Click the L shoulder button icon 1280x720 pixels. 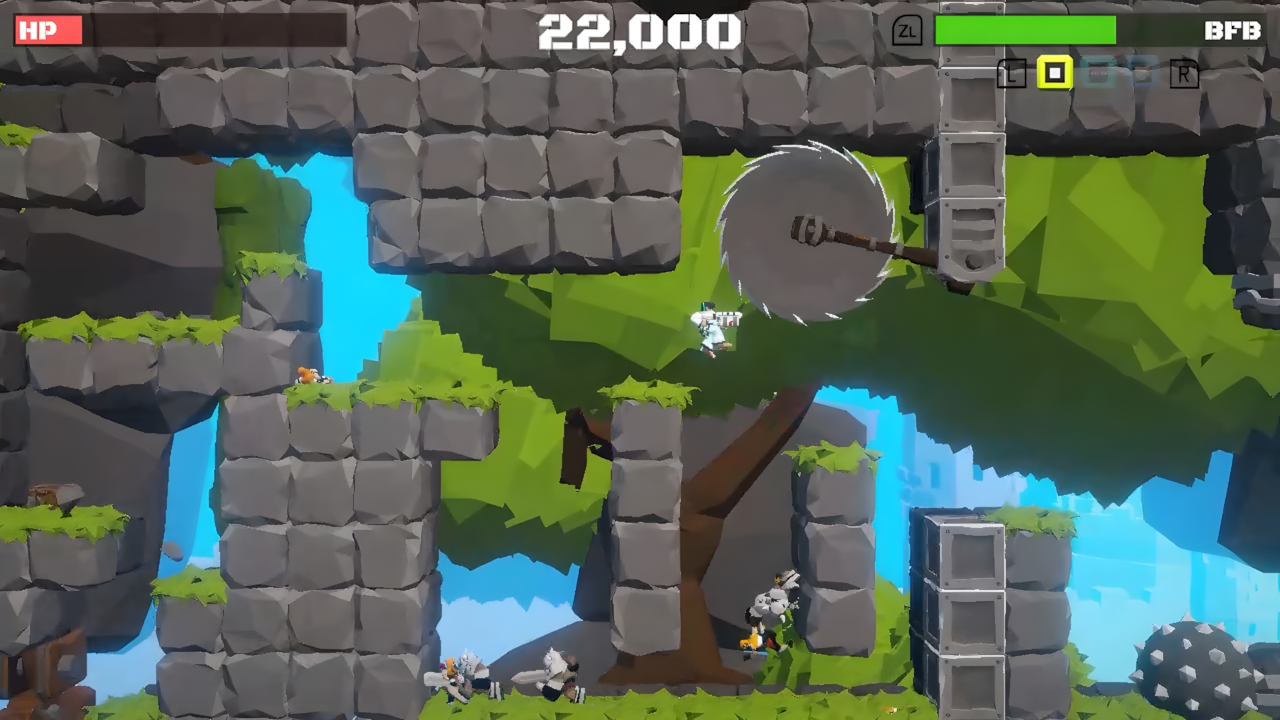pyautogui.click(x=1010, y=74)
